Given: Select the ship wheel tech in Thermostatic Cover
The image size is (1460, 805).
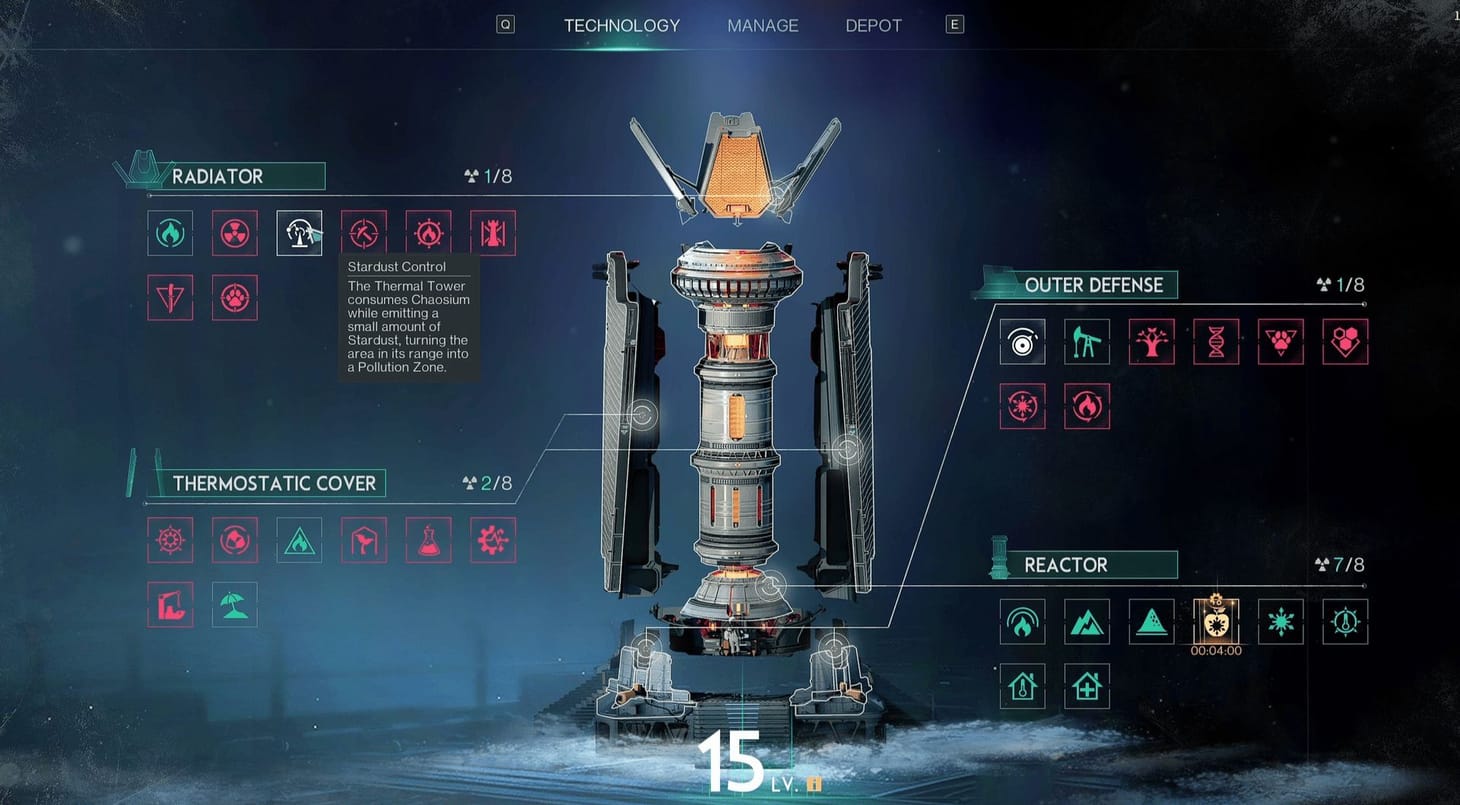Looking at the screenshot, I should coord(169,539).
